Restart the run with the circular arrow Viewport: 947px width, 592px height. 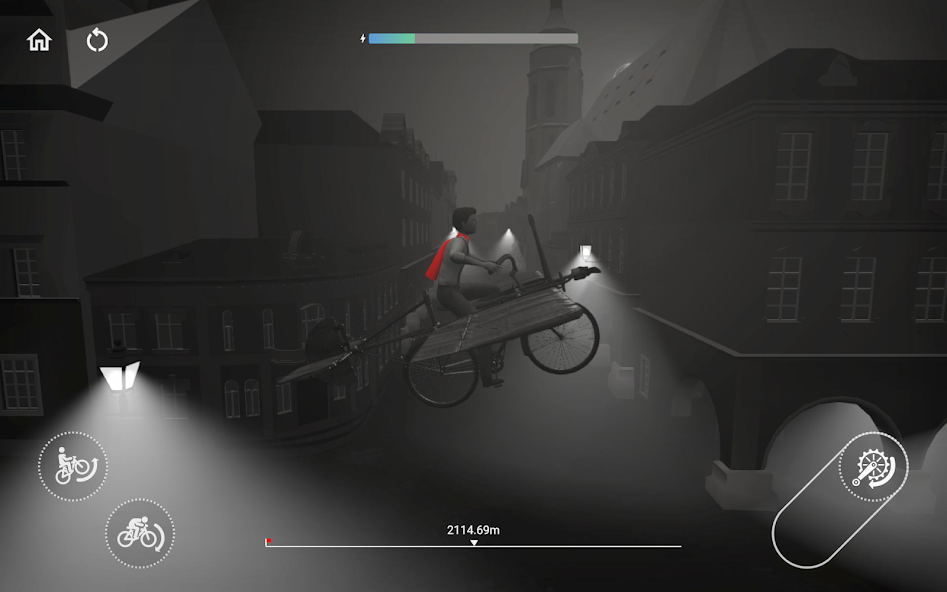click(x=97, y=40)
